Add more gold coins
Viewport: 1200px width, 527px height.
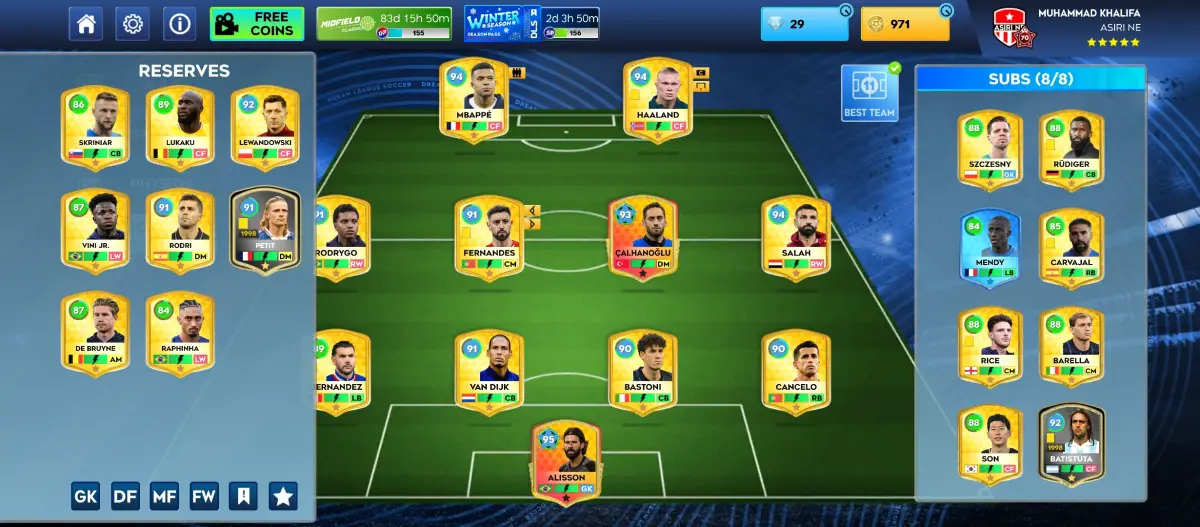click(946, 11)
